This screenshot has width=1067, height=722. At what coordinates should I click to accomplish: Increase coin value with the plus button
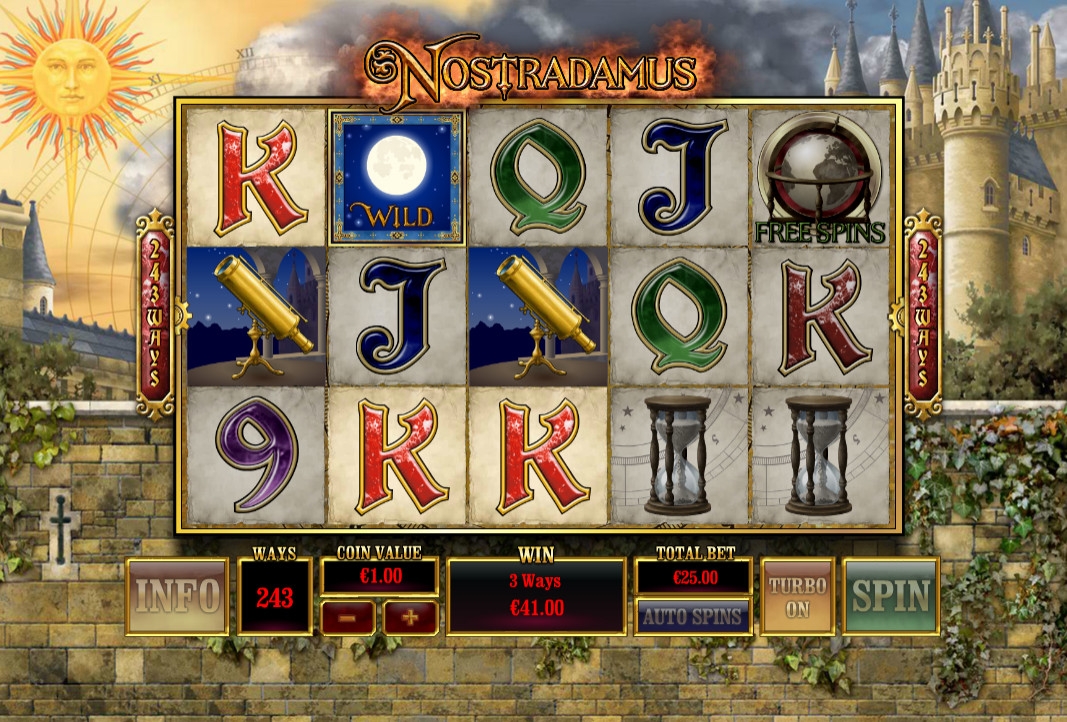coord(410,617)
